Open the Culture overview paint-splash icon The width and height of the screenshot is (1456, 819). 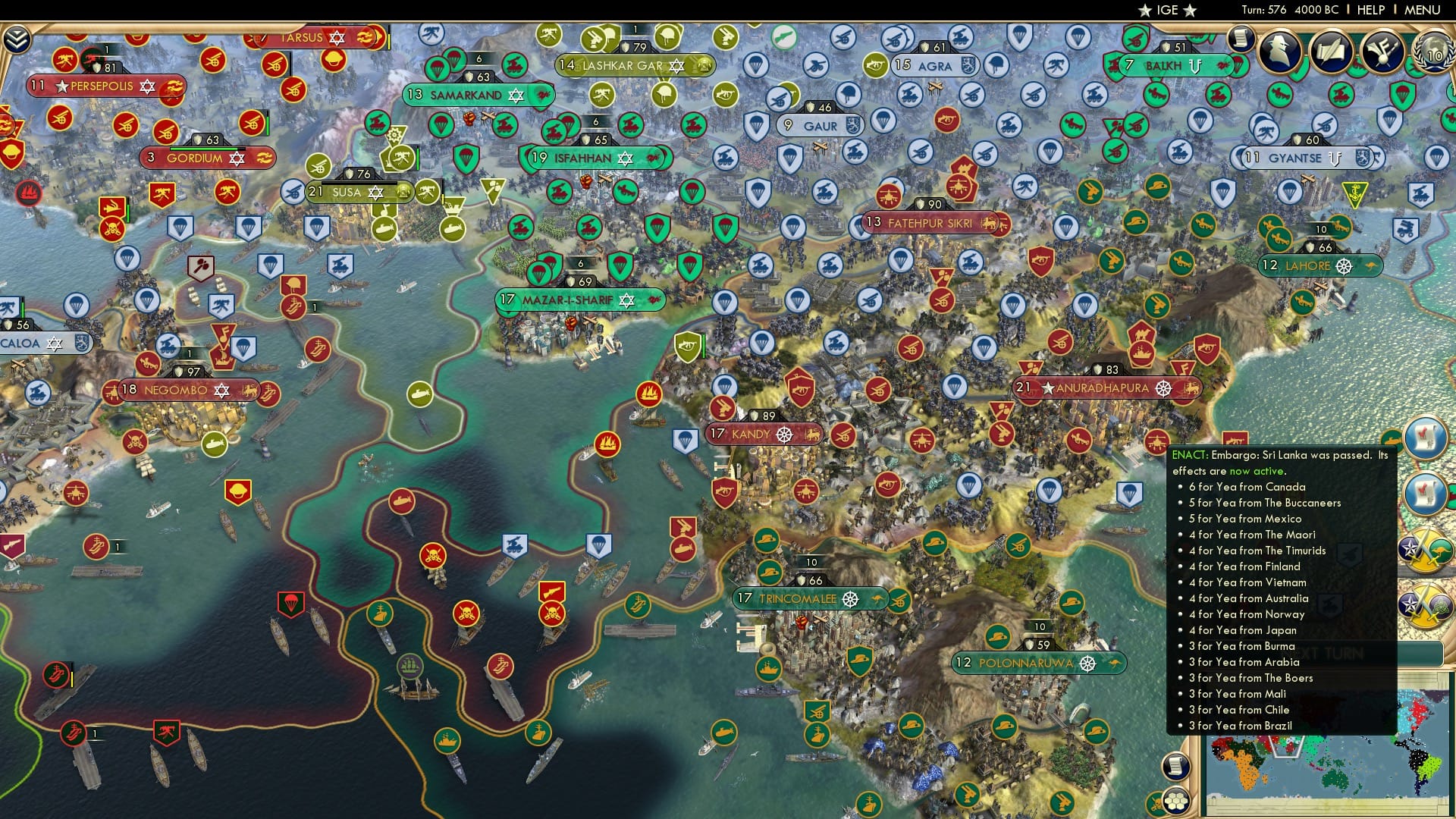point(1382,52)
